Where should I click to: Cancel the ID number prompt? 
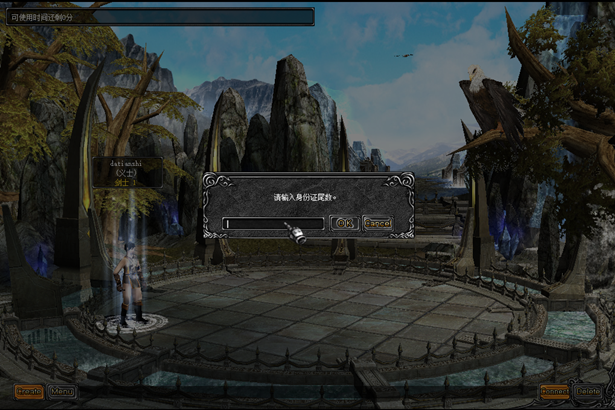[x=378, y=223]
